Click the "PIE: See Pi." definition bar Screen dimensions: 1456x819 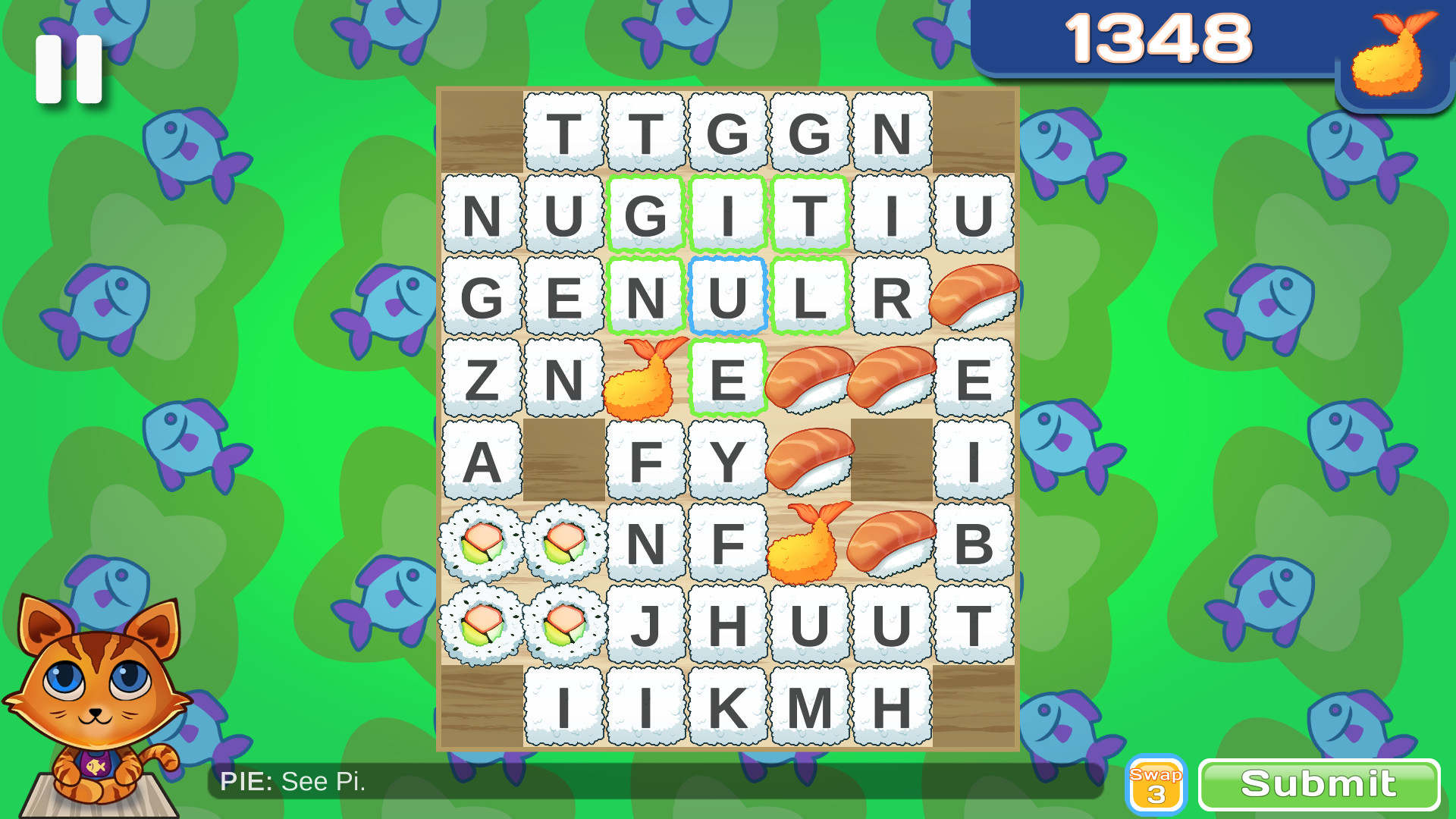292,781
